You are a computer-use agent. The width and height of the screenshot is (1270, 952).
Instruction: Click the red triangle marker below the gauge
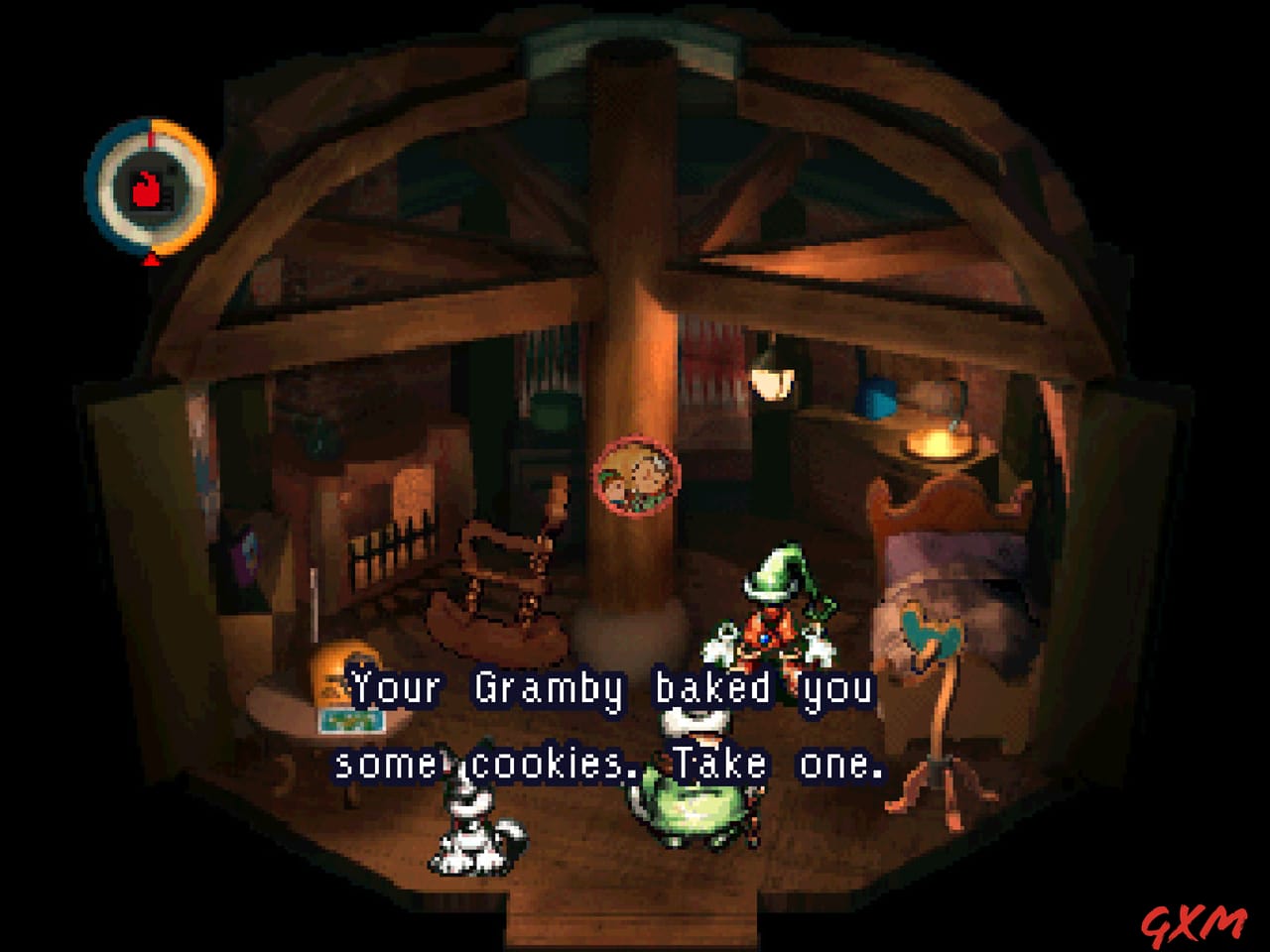151,260
